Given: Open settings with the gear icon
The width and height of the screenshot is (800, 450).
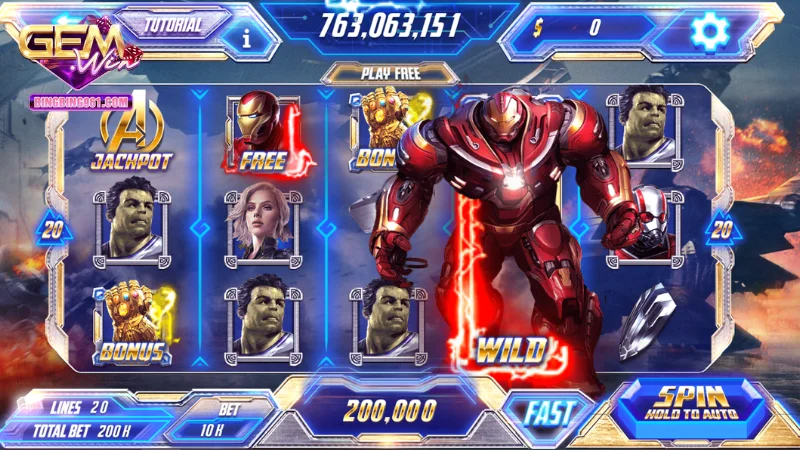Looking at the screenshot, I should [711, 31].
